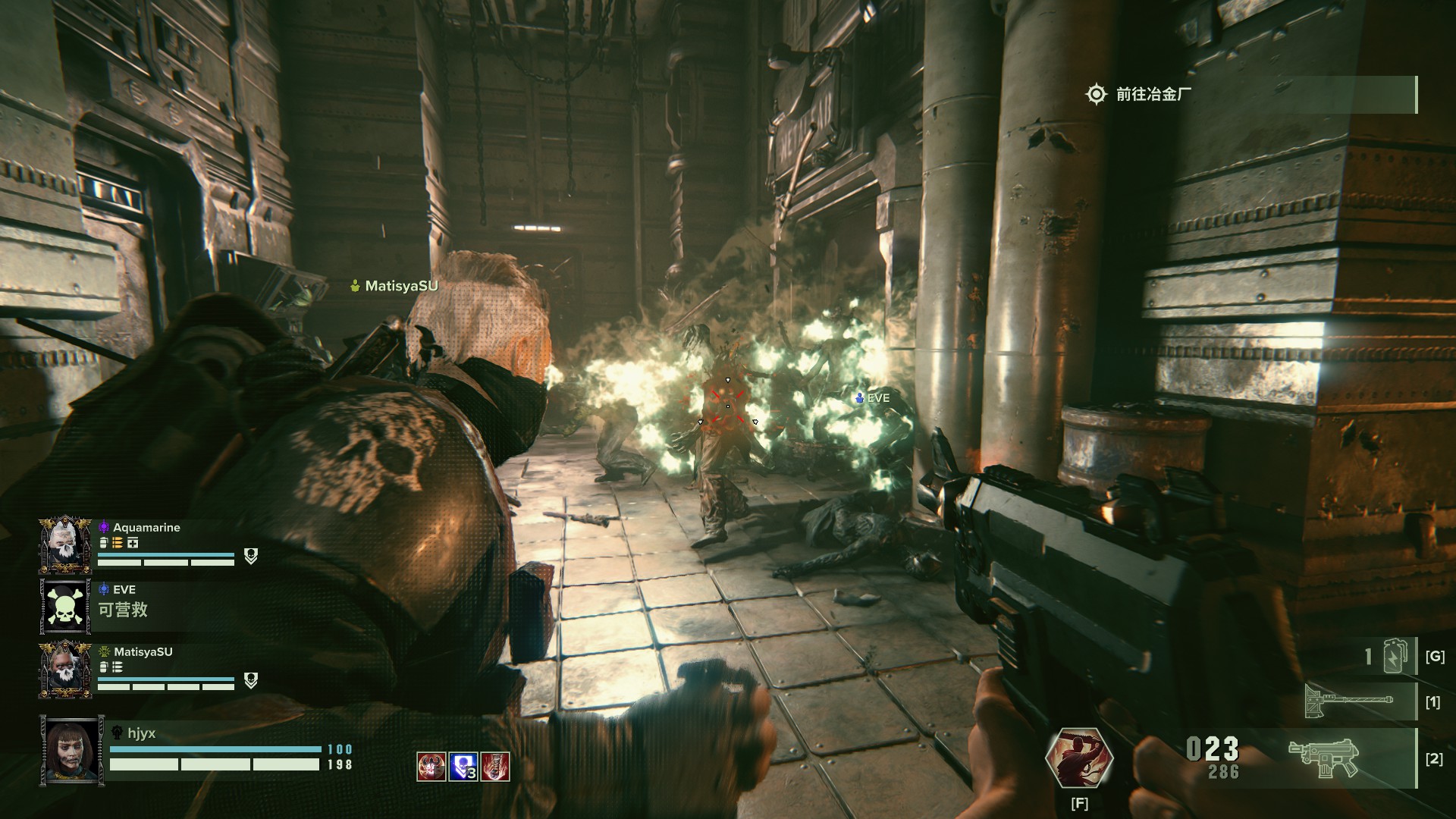The image size is (1456, 819).
Task: Click the blue skull buff with stack 3
Action: click(463, 767)
